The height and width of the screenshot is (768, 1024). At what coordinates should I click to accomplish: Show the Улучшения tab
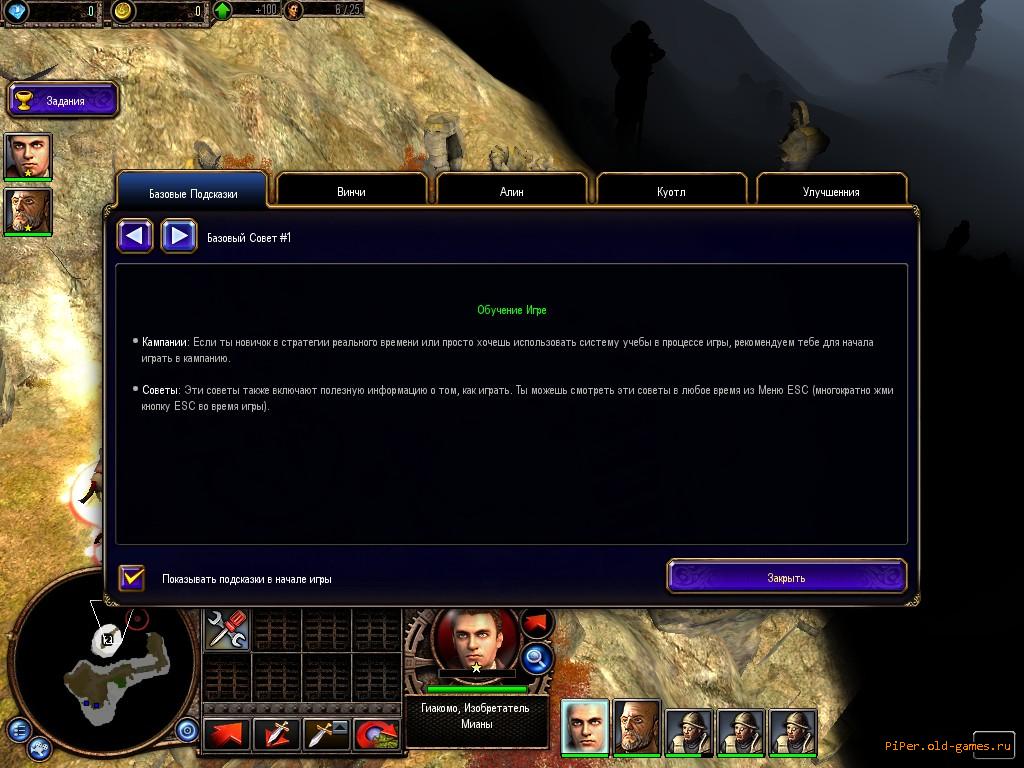tap(831, 191)
